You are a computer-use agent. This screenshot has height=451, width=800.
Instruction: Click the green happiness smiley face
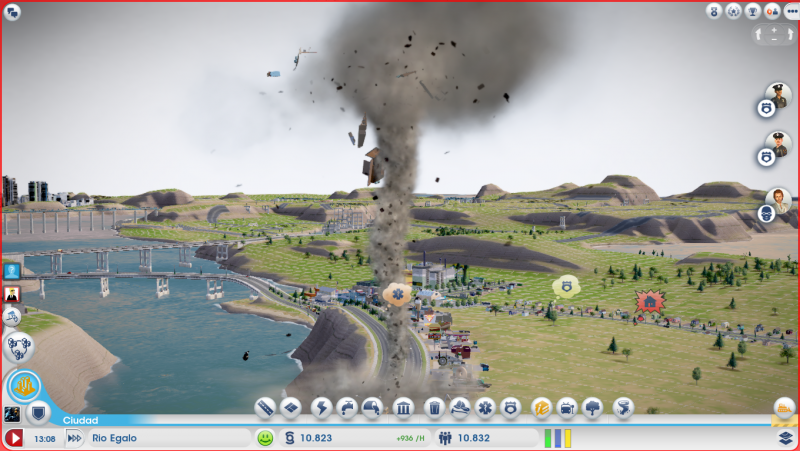click(x=265, y=438)
